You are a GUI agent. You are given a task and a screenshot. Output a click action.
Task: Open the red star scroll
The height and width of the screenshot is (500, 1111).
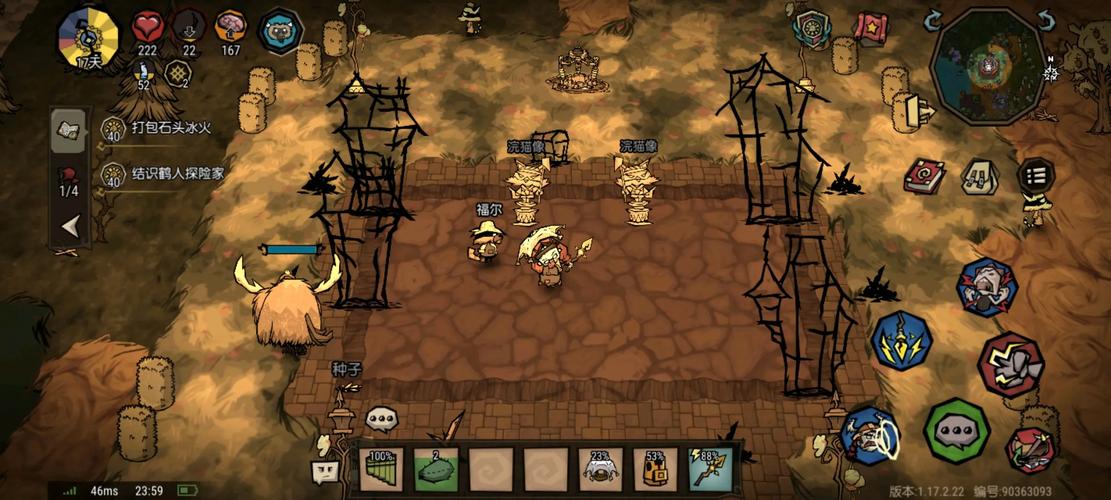[x=870, y=27]
